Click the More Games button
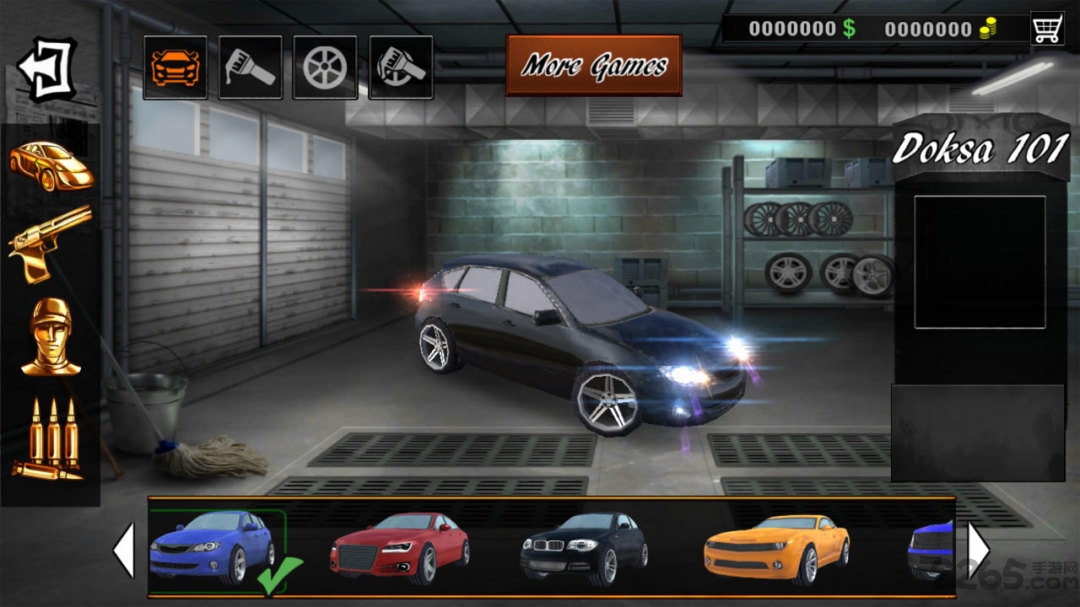The image size is (1080, 607). click(594, 66)
